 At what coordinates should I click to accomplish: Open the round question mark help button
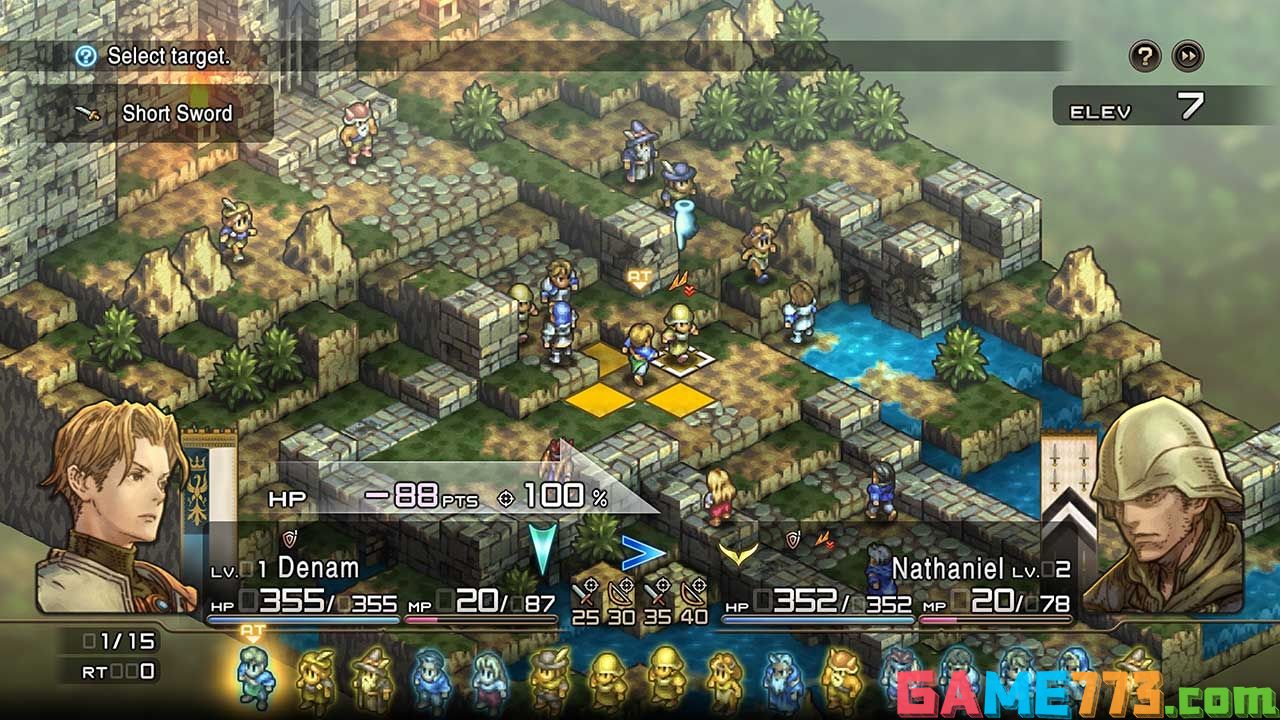(1145, 56)
